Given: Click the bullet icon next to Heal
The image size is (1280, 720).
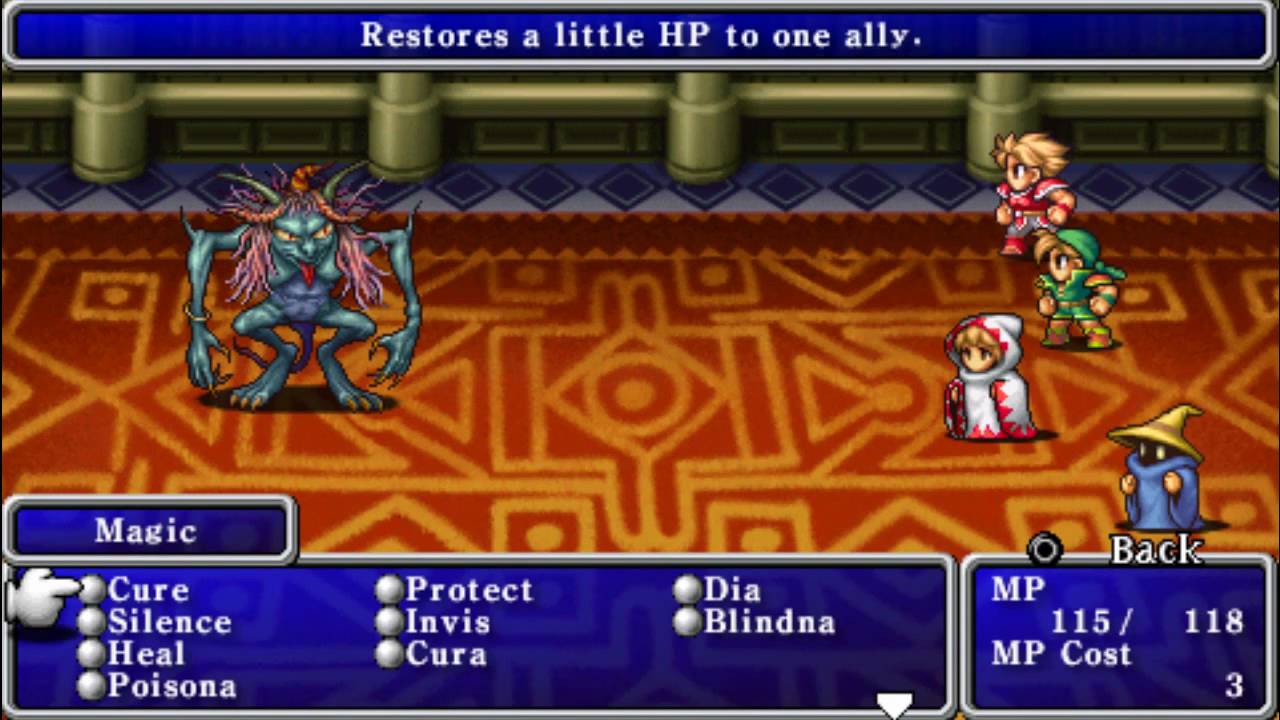Looking at the screenshot, I should [91, 654].
